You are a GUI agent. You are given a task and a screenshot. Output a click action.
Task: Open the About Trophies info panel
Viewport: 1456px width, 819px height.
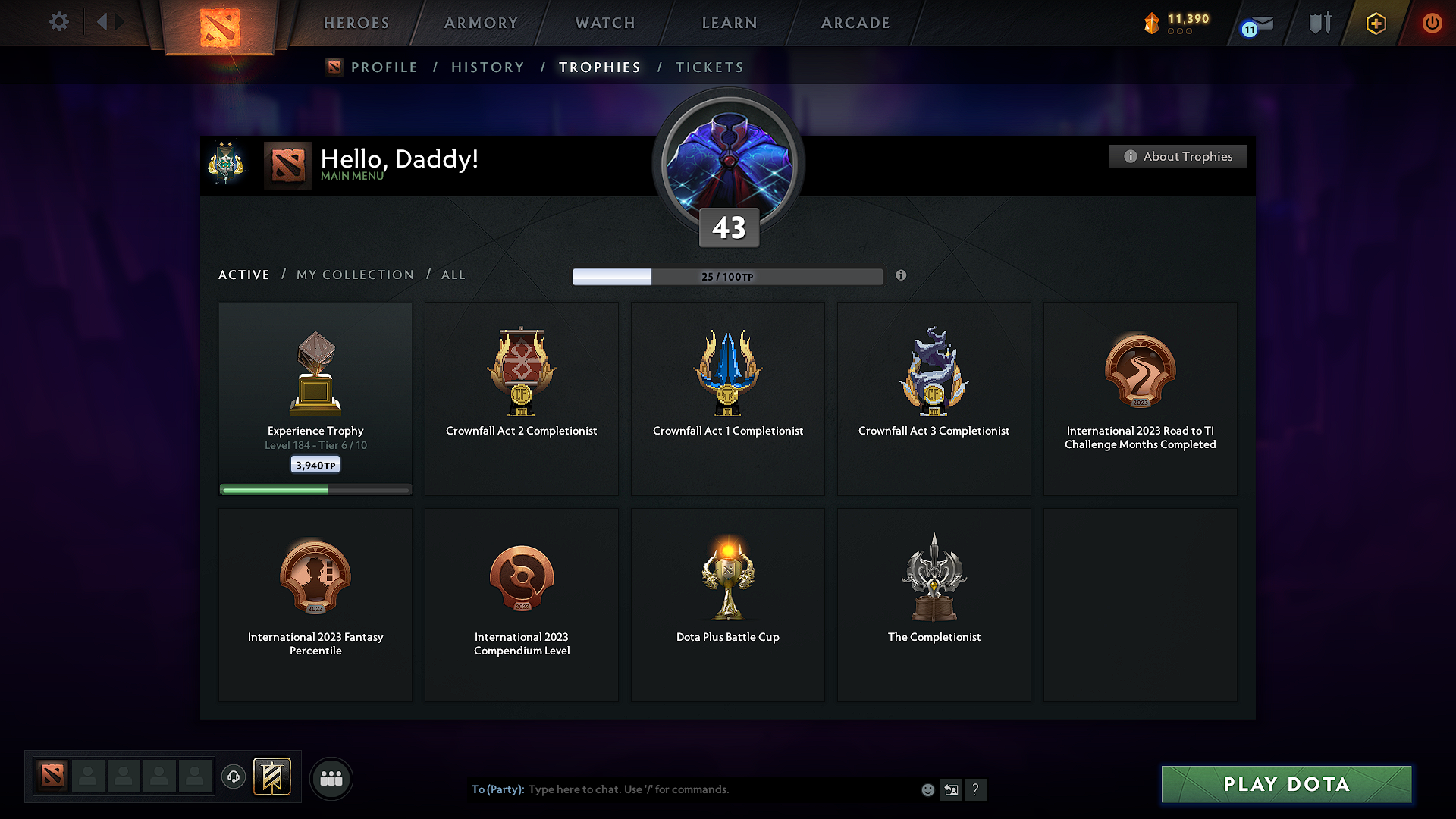[1178, 156]
